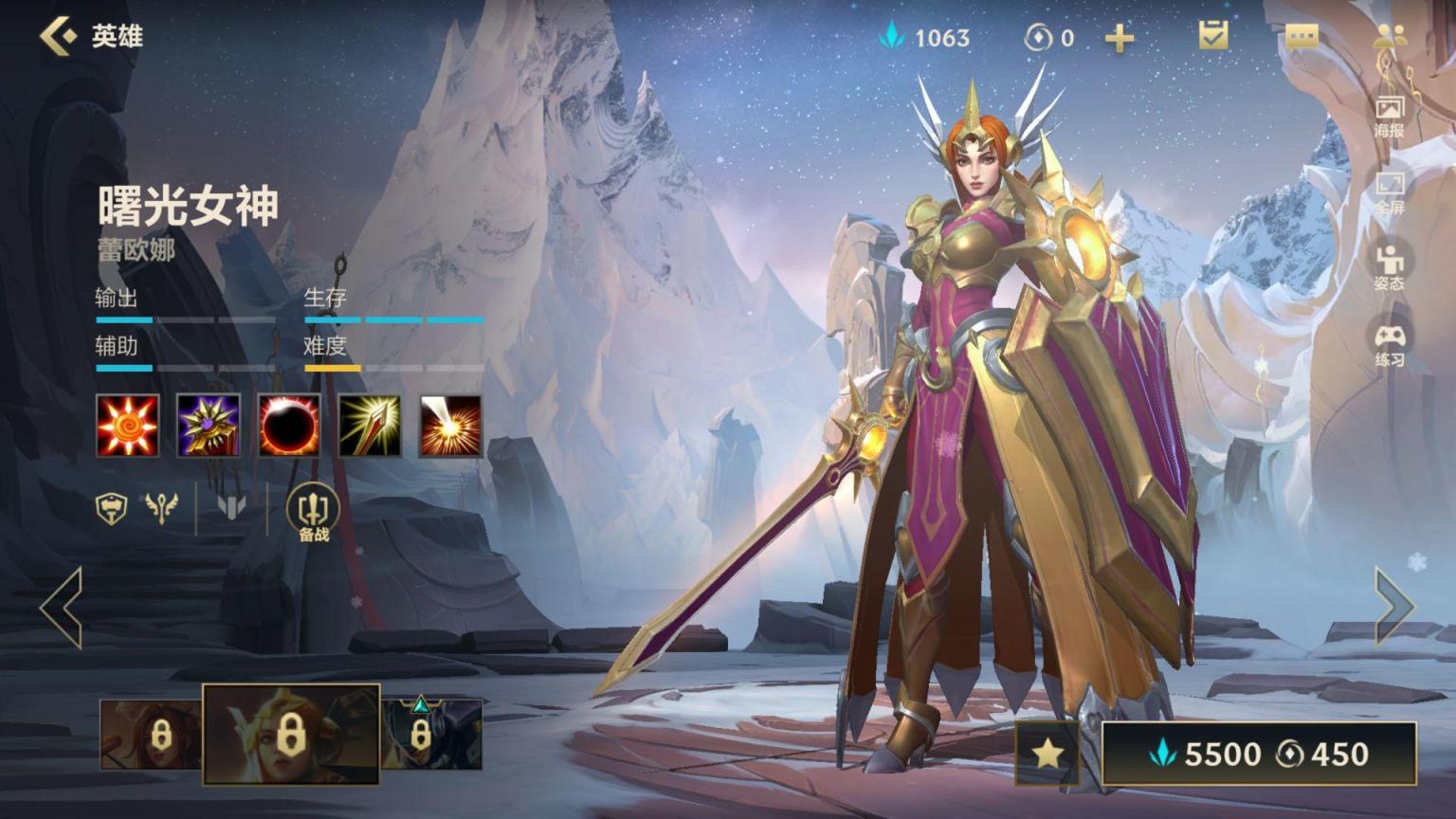Open the chat message icon

(1301, 37)
